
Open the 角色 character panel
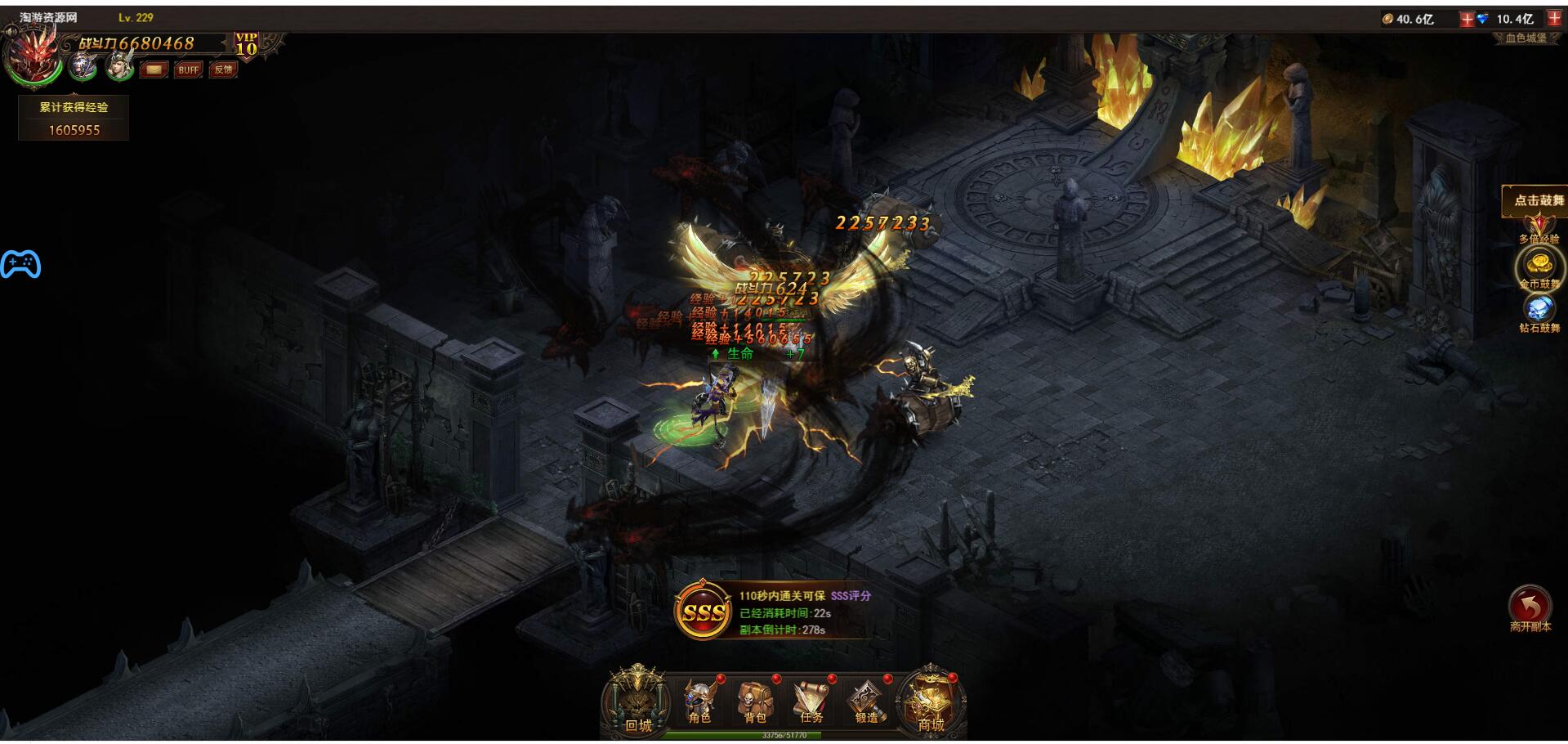click(x=700, y=702)
